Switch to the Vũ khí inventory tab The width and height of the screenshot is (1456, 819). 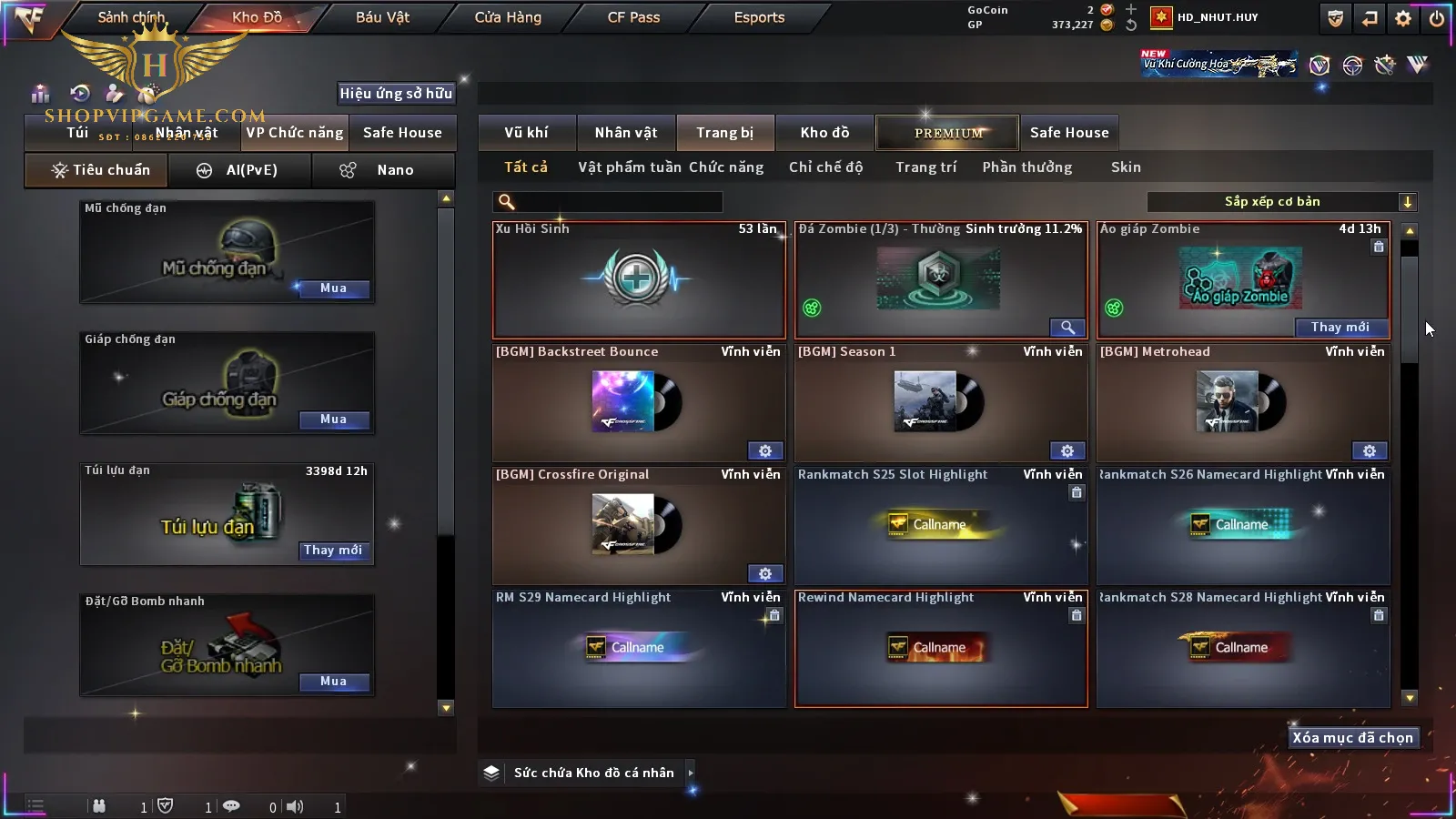[x=526, y=133]
